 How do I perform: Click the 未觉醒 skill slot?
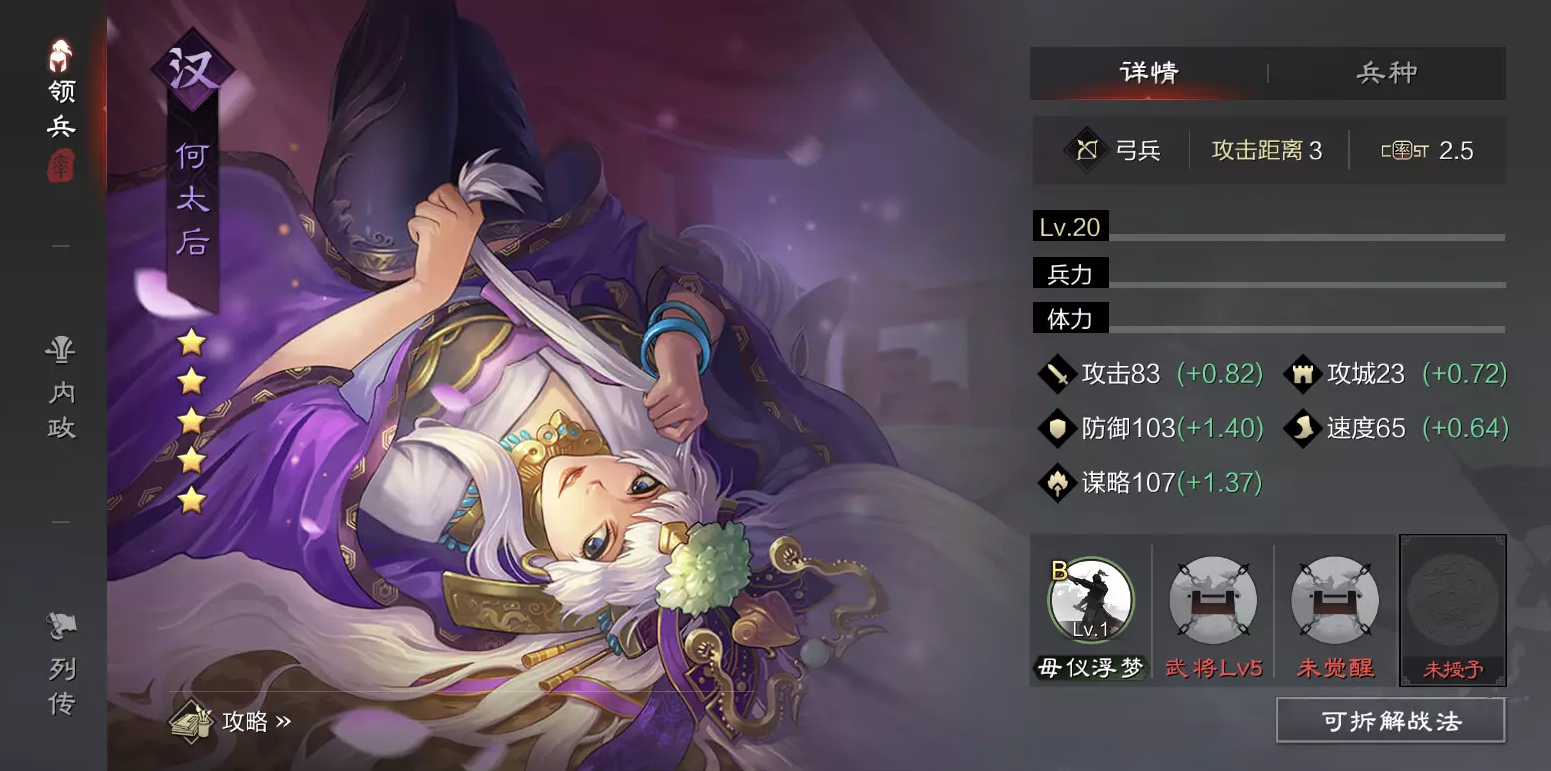[1333, 600]
